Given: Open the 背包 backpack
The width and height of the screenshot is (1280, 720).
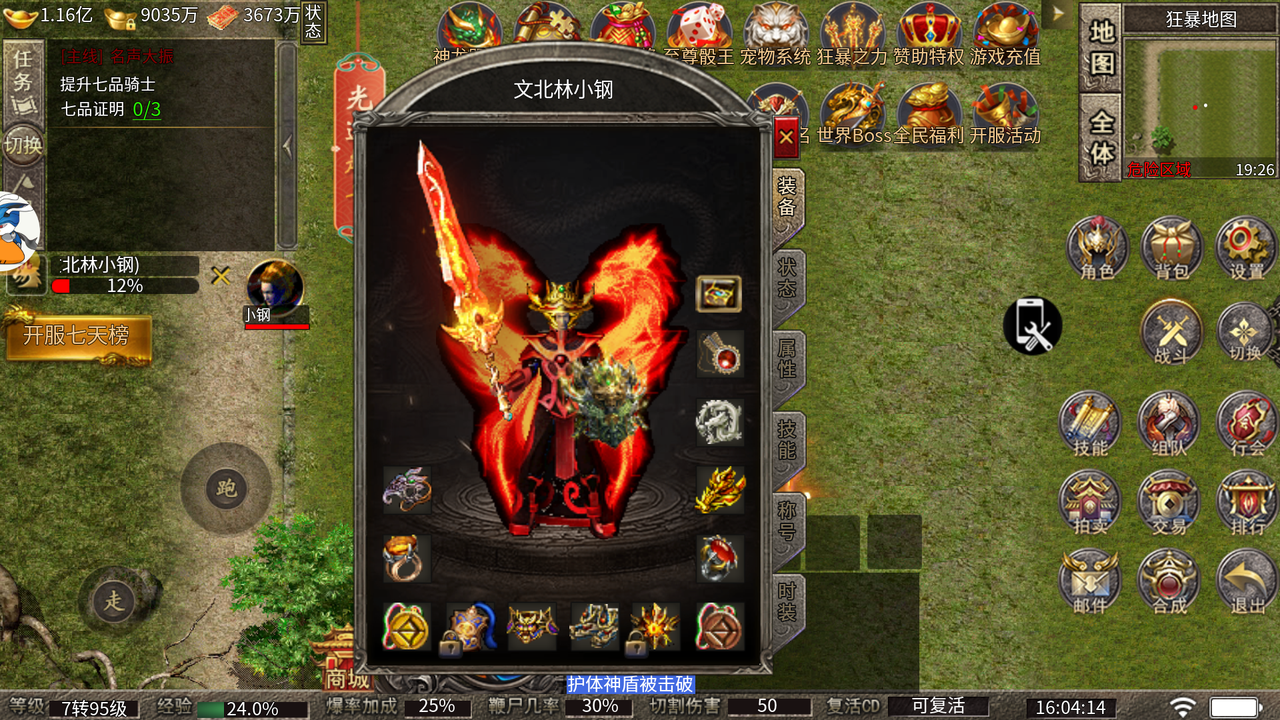Looking at the screenshot, I should coord(1171,247).
